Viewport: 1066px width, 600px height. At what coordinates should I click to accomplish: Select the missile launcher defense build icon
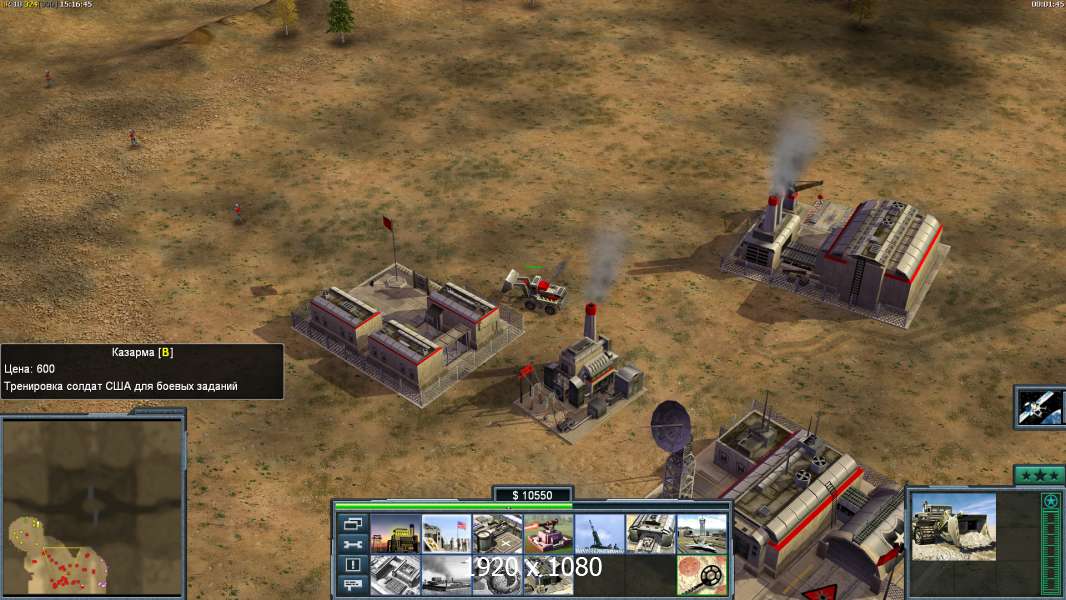point(599,534)
